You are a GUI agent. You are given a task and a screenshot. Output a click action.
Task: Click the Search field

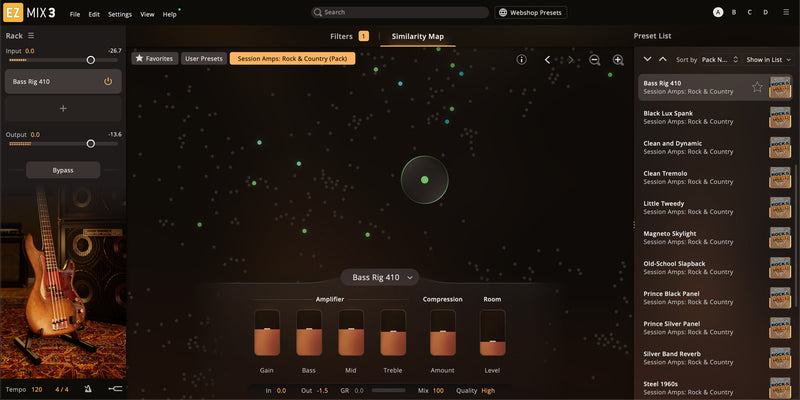point(398,12)
